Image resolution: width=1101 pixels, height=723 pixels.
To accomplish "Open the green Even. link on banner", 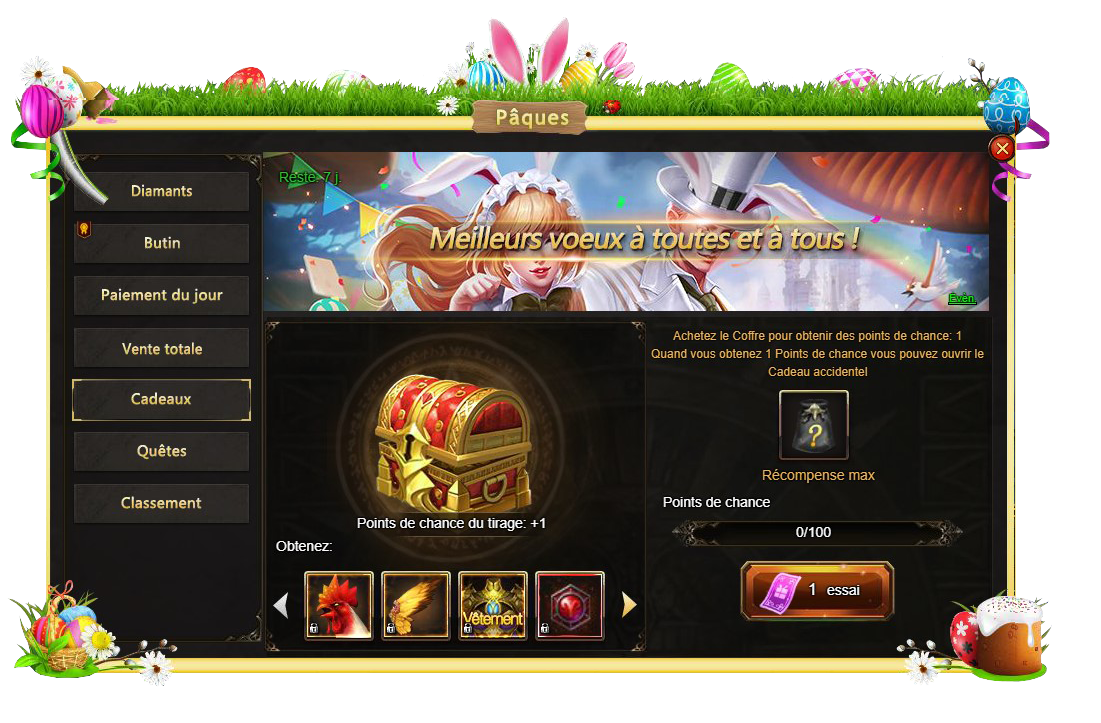I will tap(961, 298).
